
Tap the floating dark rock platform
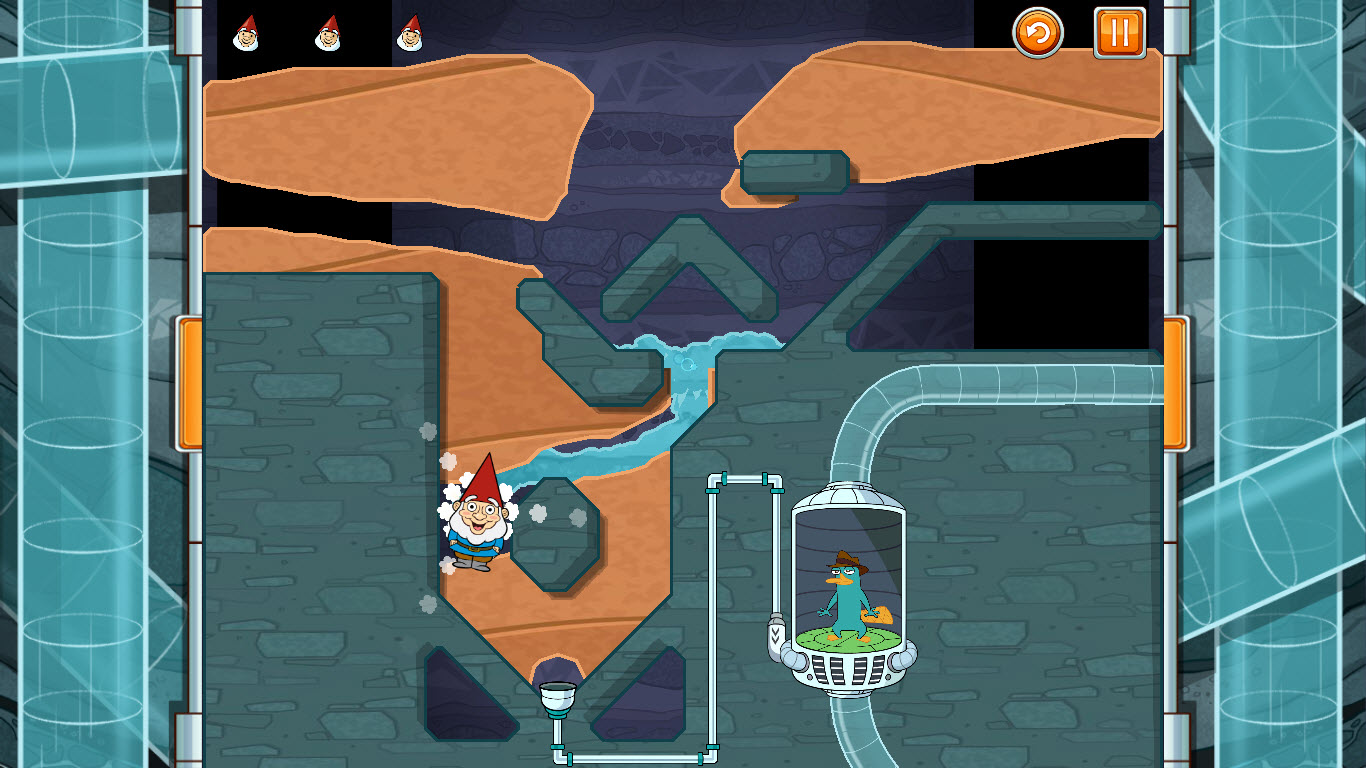(795, 170)
